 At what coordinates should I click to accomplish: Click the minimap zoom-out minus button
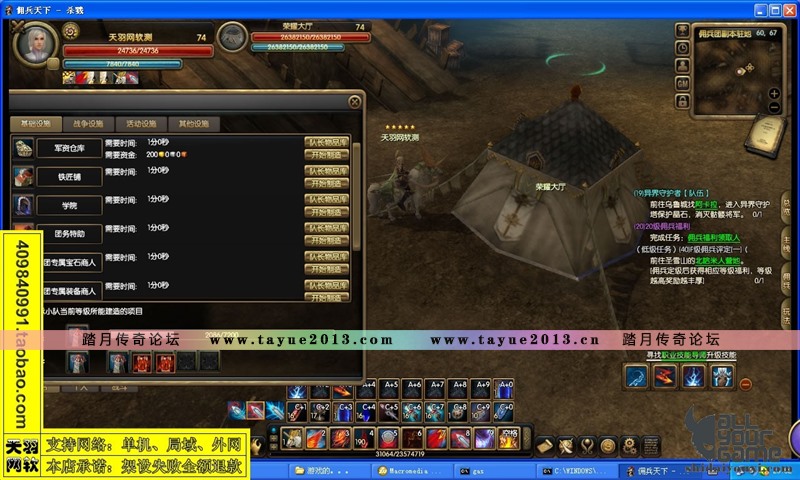(774, 107)
